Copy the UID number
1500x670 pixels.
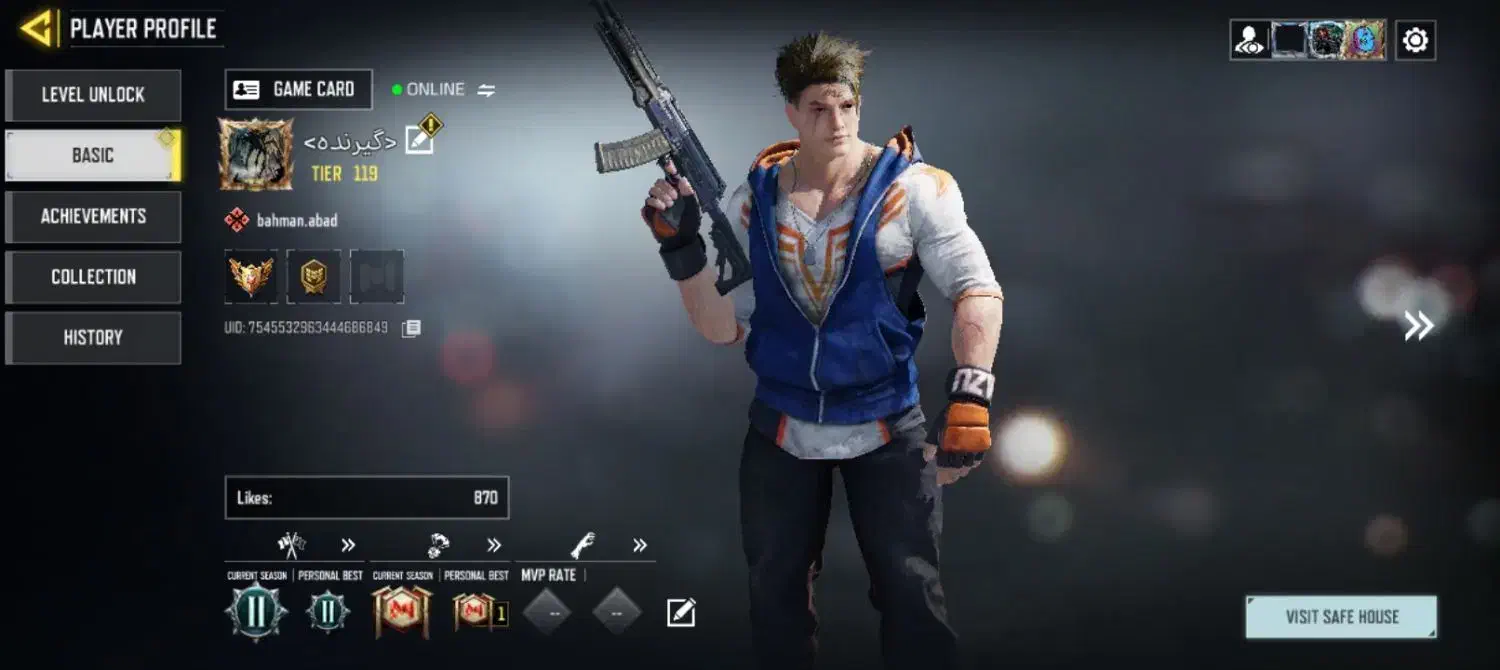click(411, 328)
